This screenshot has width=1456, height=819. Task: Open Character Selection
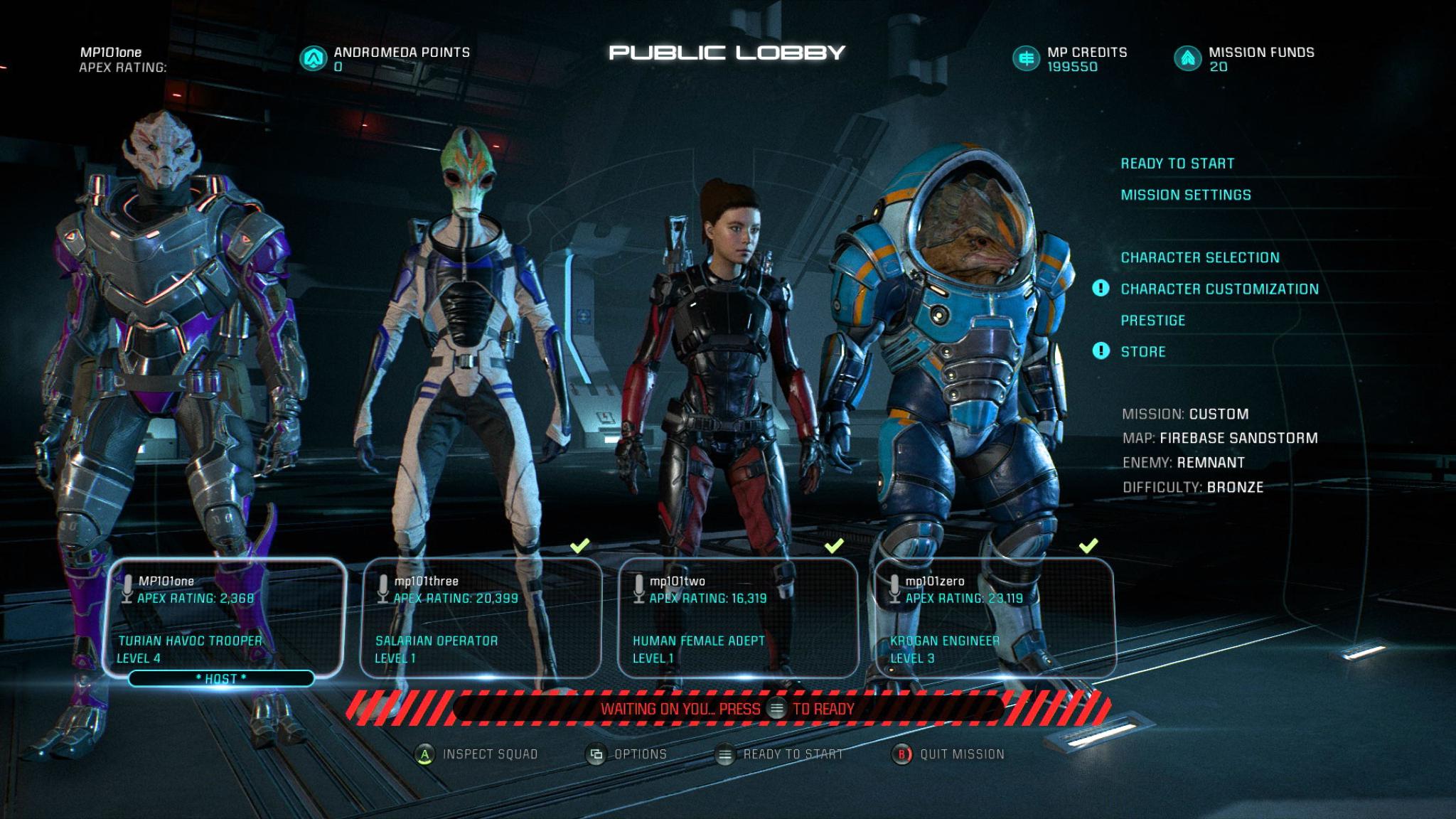pos(1199,257)
